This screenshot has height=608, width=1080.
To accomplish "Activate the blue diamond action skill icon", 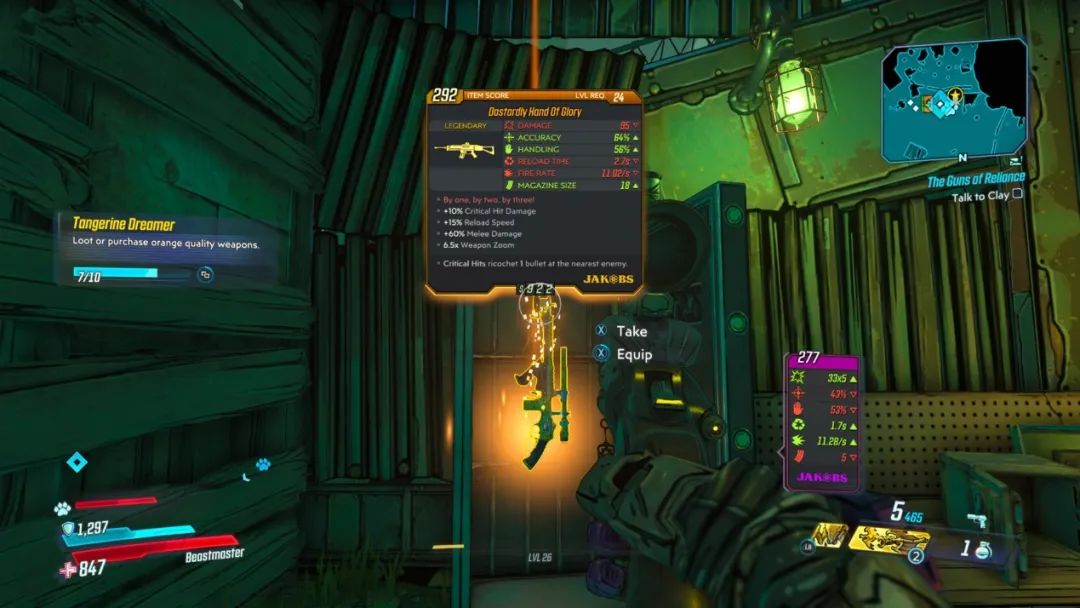I will [x=76, y=462].
